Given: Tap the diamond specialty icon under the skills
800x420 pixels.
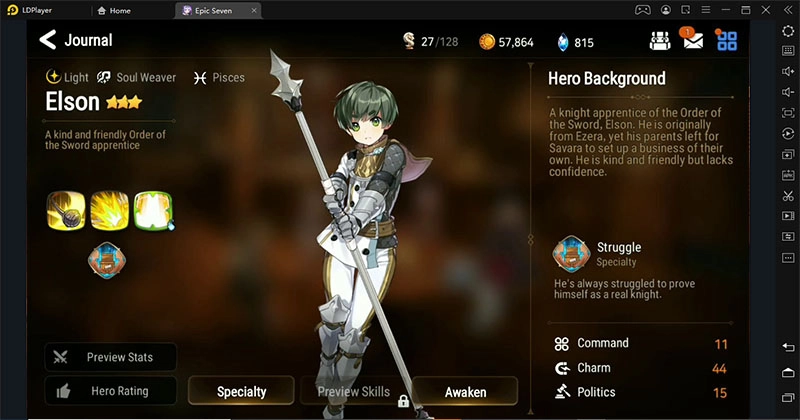Looking at the screenshot, I should point(109,259).
